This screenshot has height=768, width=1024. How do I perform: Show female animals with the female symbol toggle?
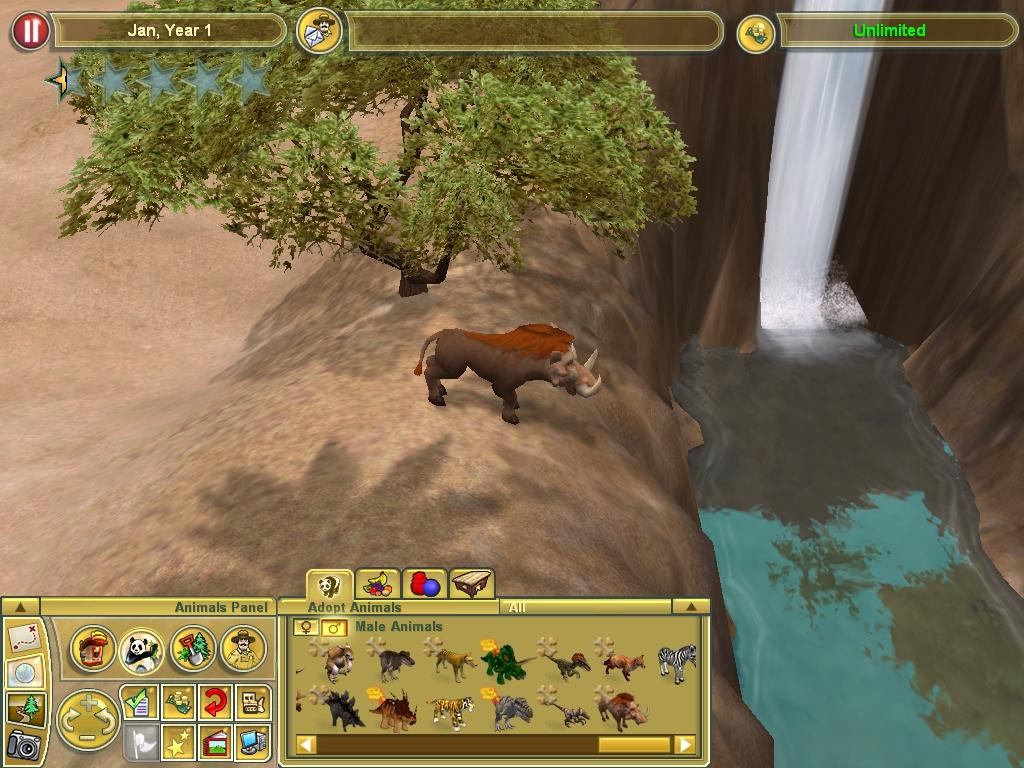pos(305,627)
